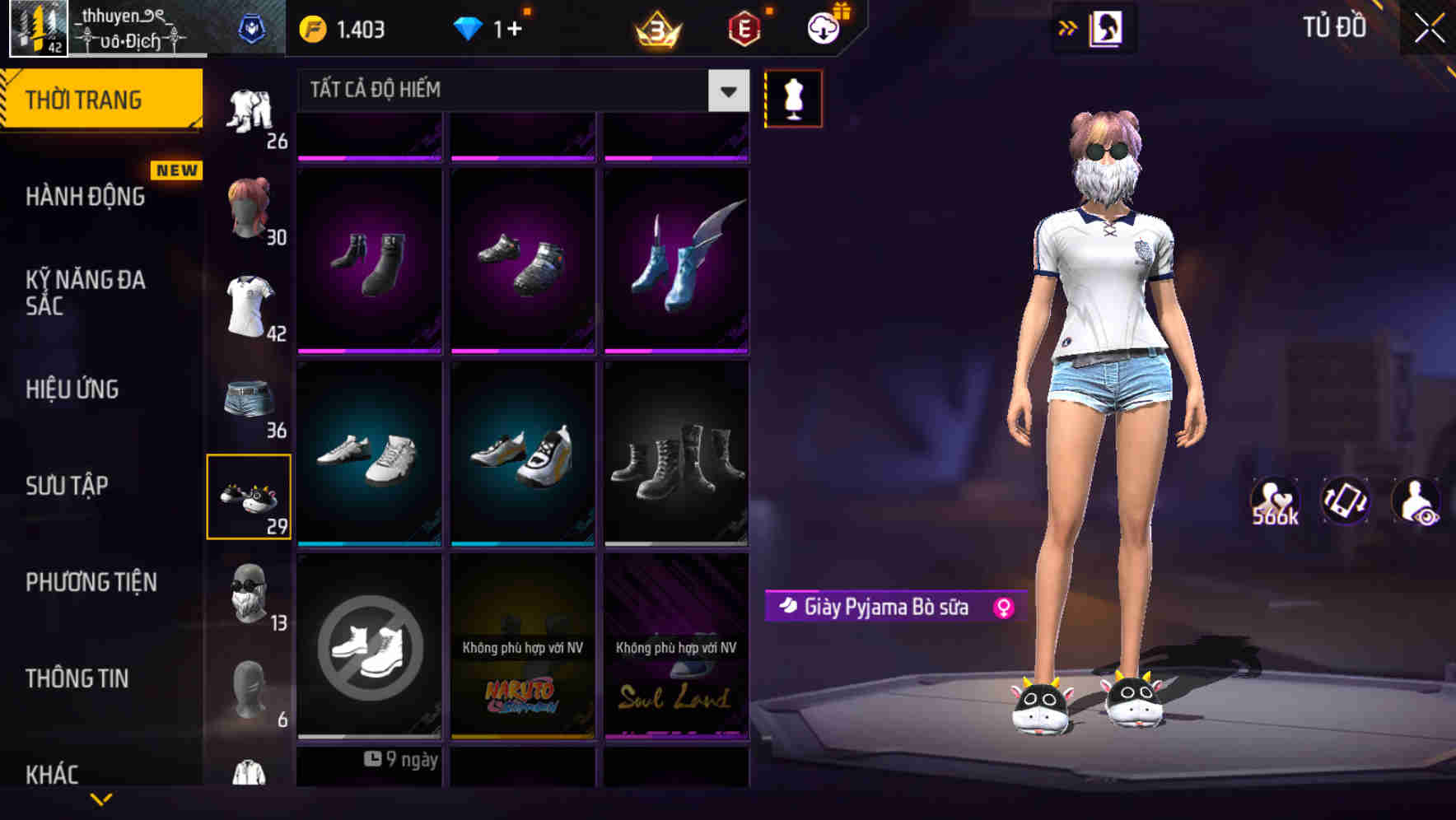The height and width of the screenshot is (820, 1456).
Task: Collapse the side panel with double arrows icon
Action: coord(1068,26)
